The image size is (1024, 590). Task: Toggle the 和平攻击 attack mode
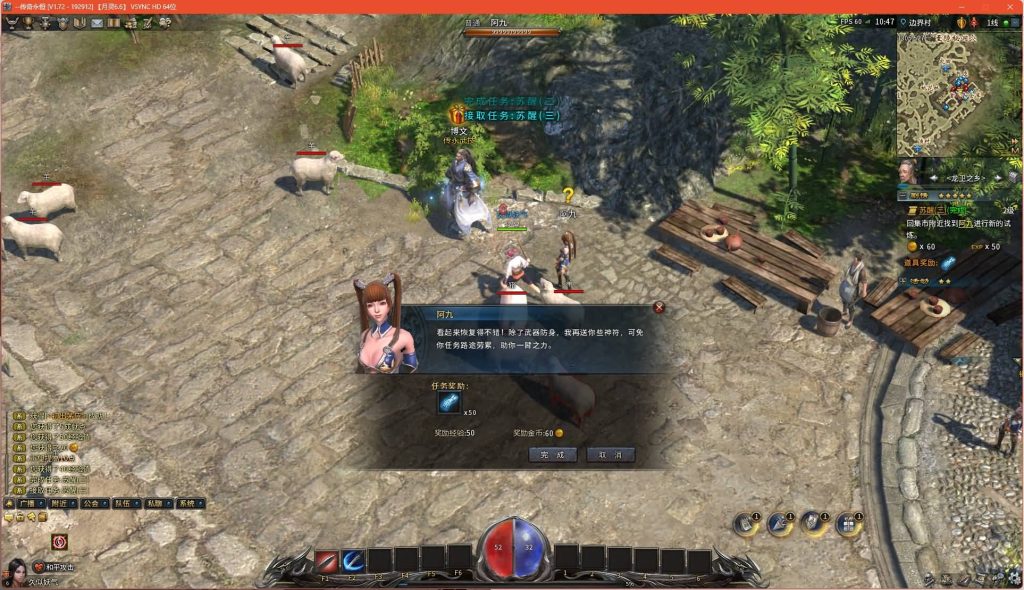(x=52, y=568)
